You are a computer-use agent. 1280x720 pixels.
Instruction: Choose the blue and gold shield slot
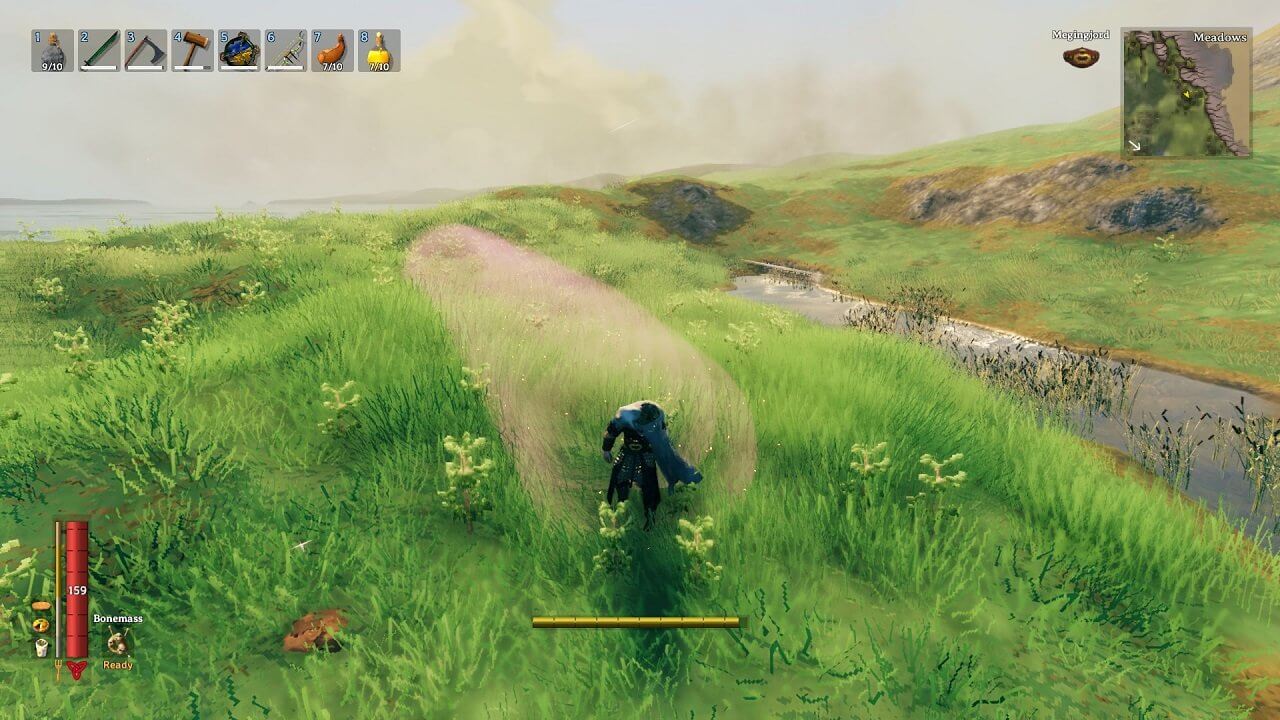point(239,50)
